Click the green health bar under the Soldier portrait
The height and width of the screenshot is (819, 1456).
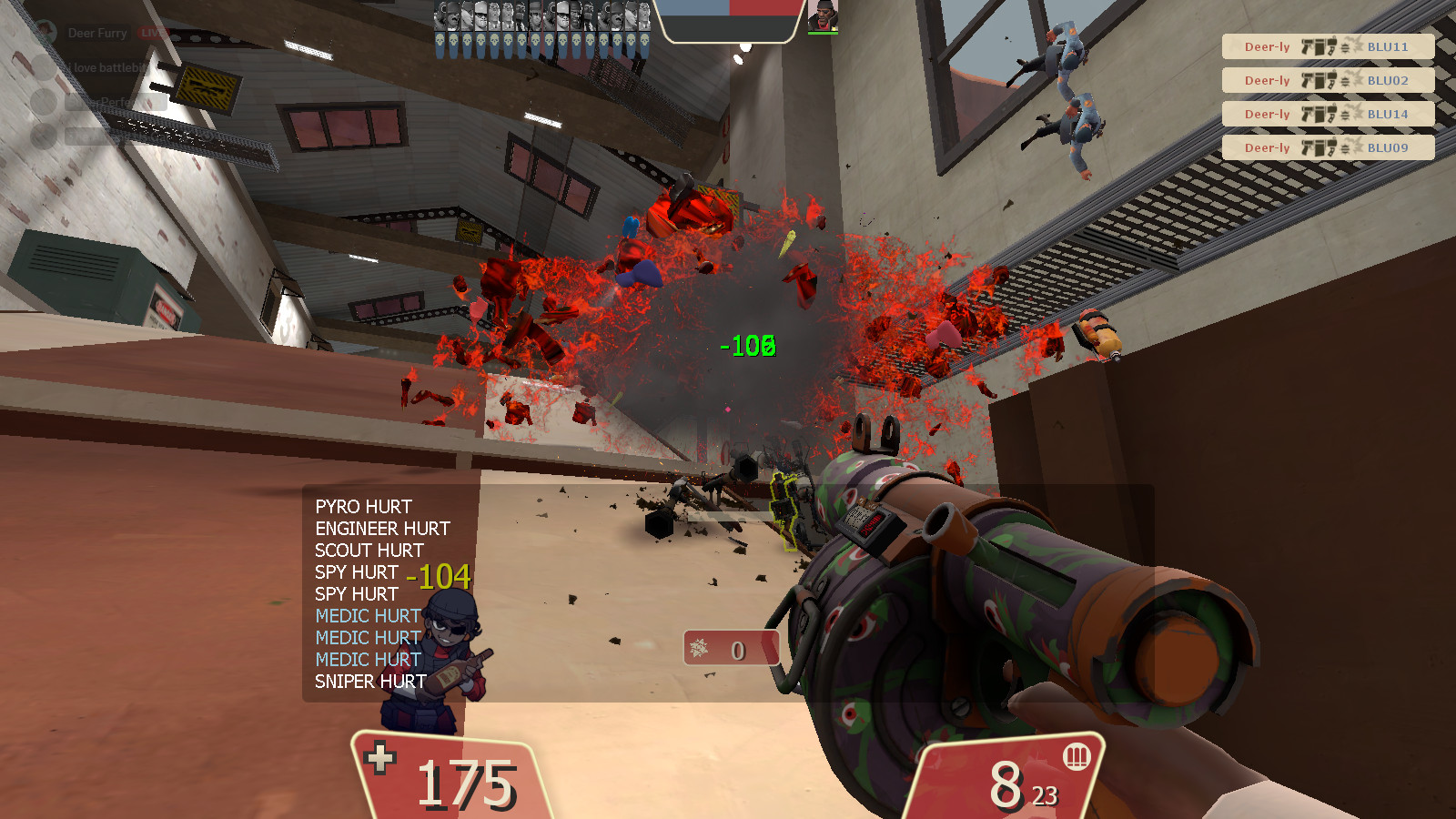point(823,34)
